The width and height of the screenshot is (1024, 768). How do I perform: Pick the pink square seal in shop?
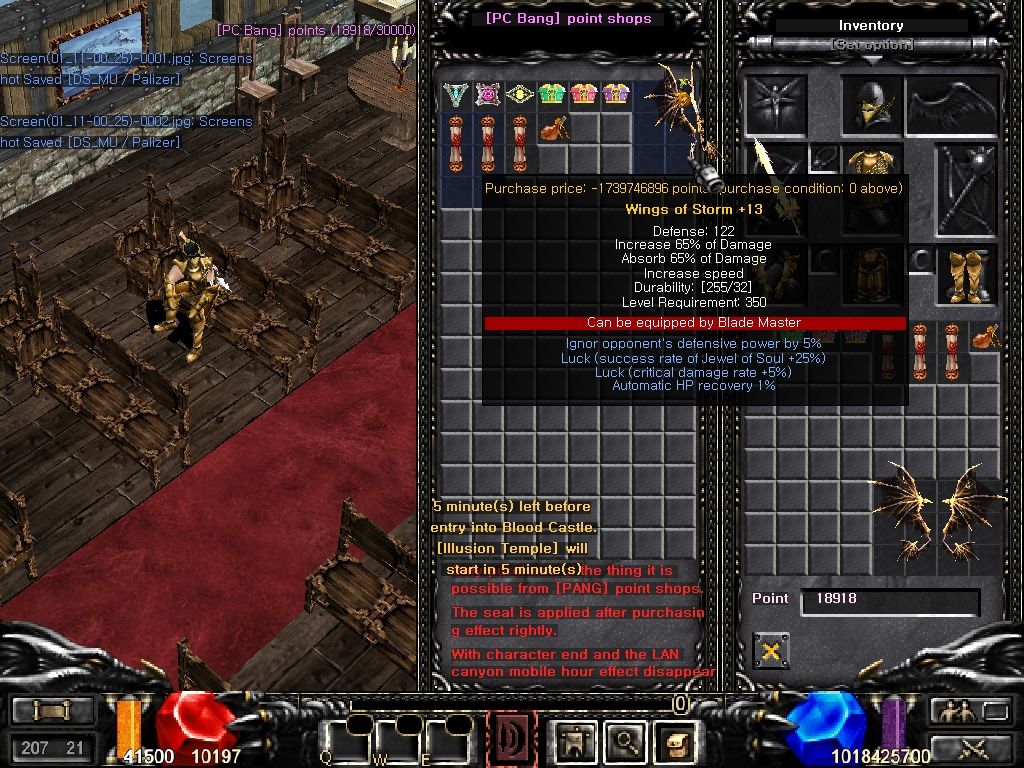(488, 96)
